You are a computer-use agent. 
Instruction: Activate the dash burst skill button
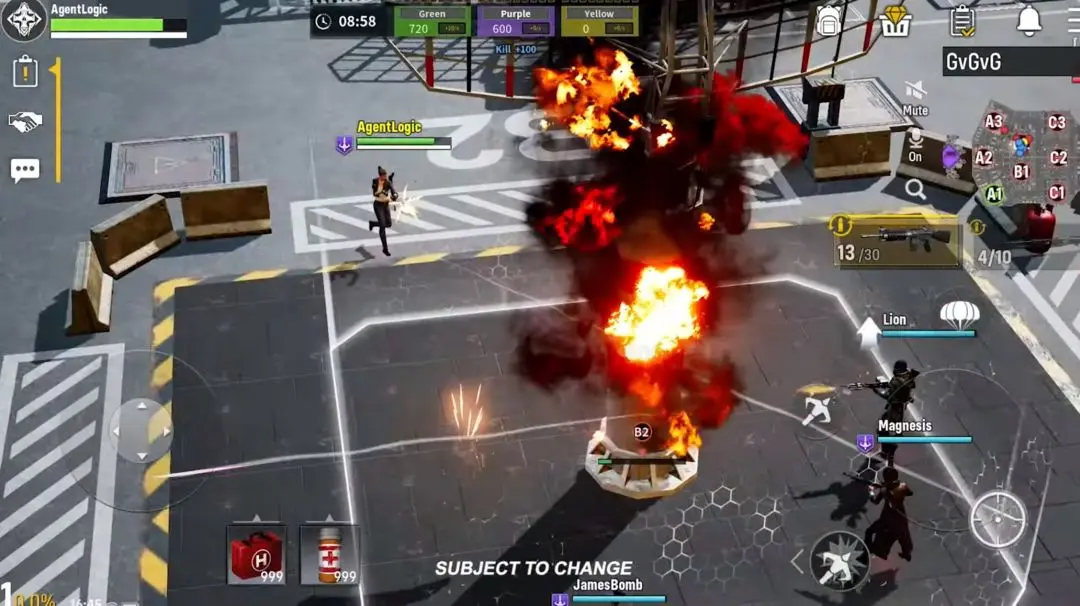click(839, 560)
